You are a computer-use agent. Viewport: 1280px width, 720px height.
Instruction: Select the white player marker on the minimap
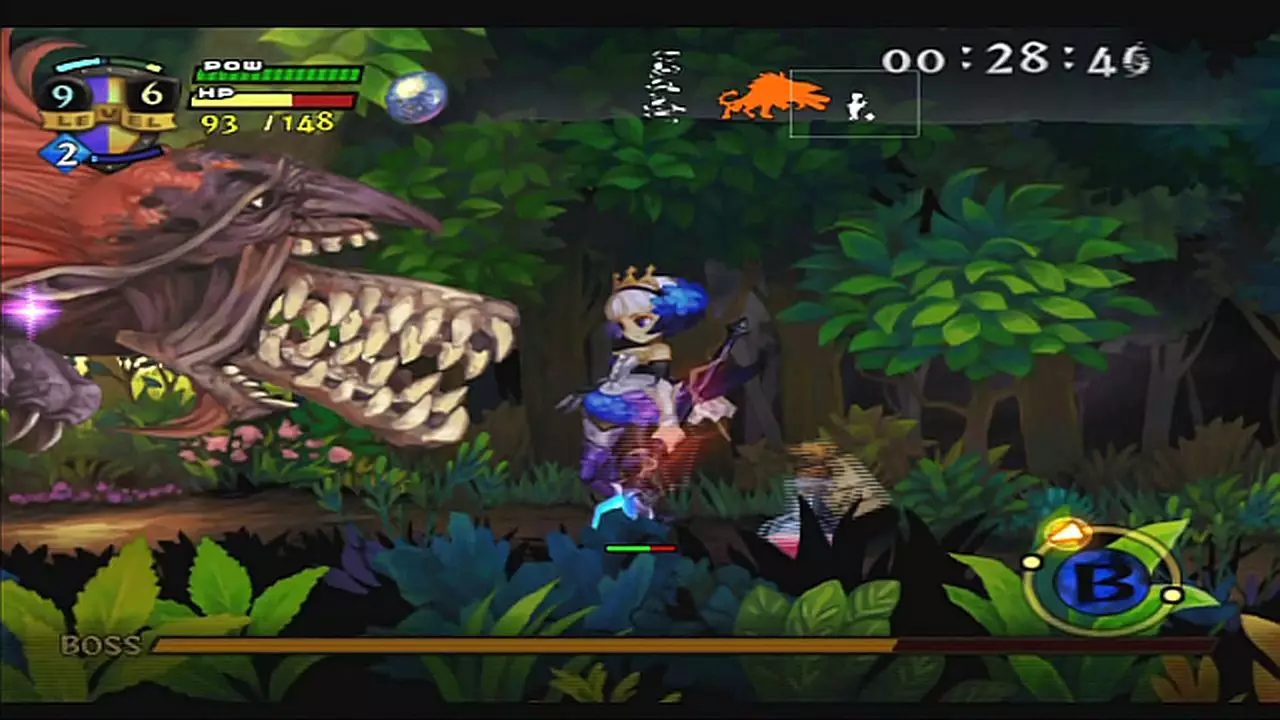click(856, 103)
